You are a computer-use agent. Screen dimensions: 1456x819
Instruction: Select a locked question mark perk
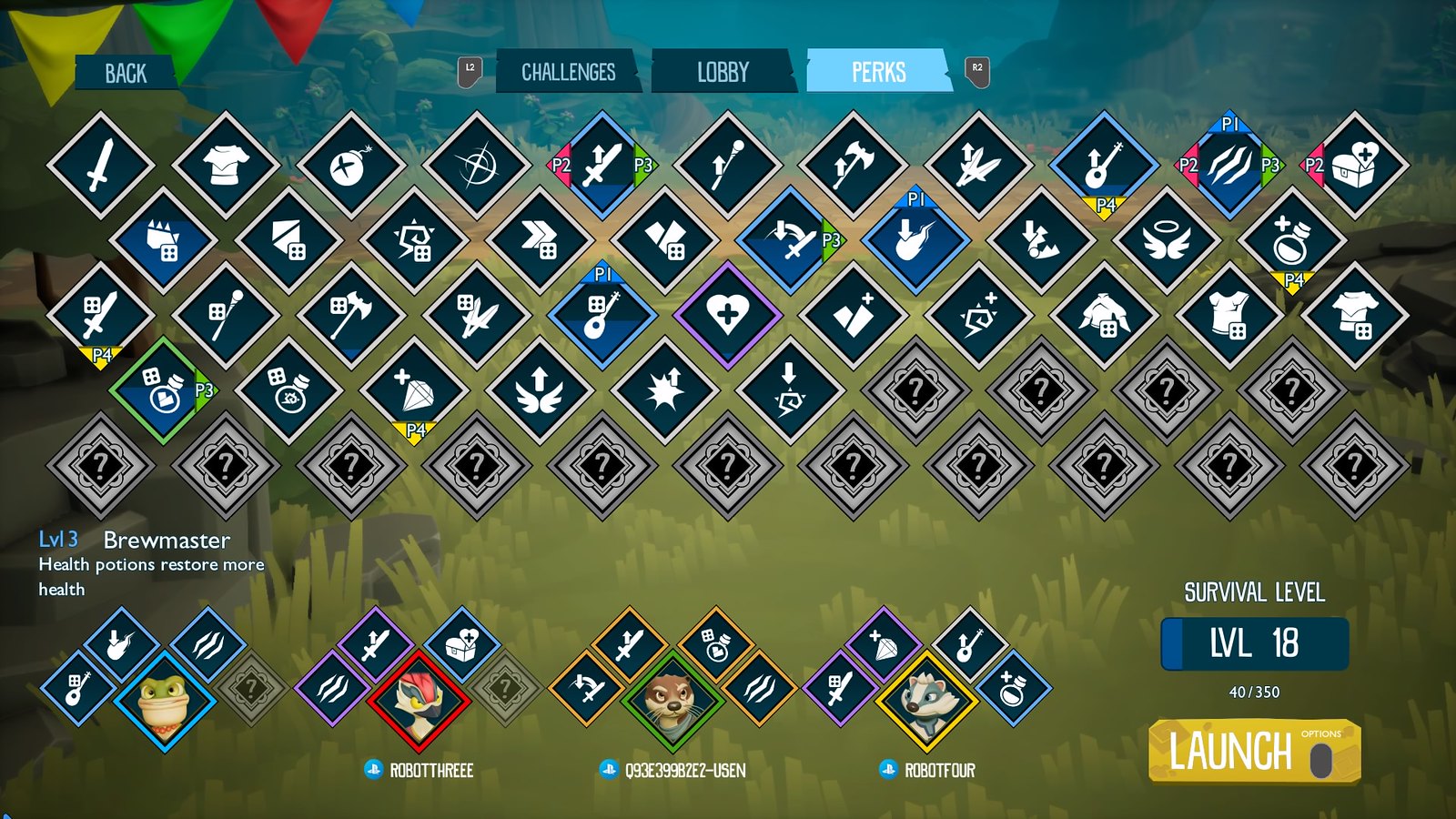pos(100,464)
